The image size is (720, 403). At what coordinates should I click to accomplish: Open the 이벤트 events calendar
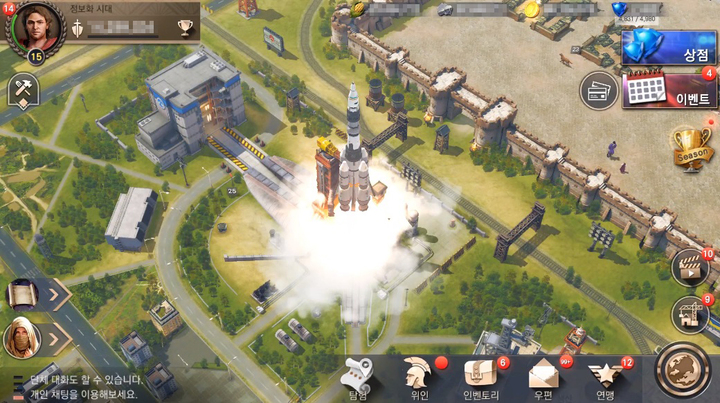point(668,92)
